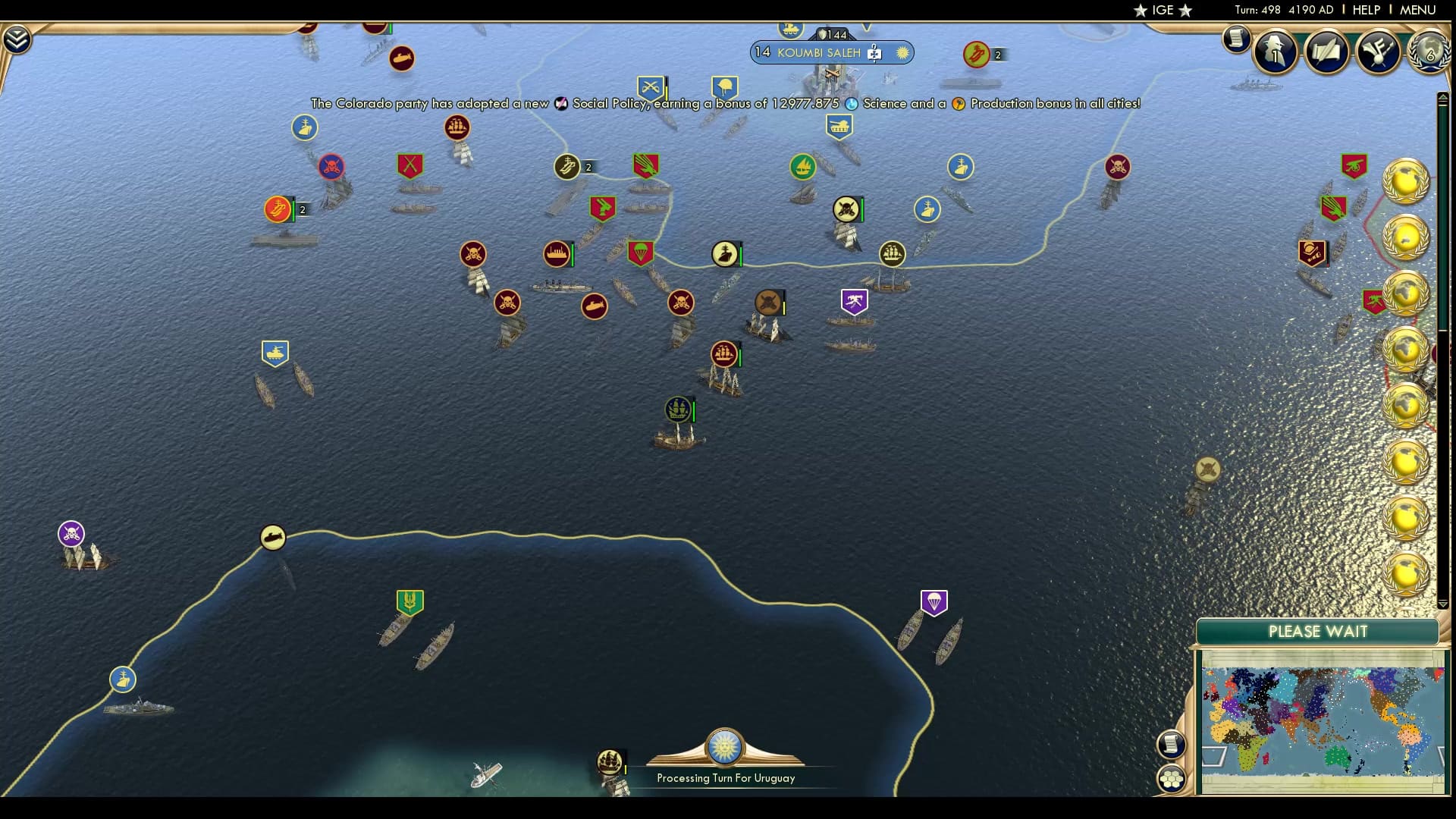Toggle Strategic View with the hex grid icon
Image resolution: width=1456 pixels, height=819 pixels.
point(1172,777)
